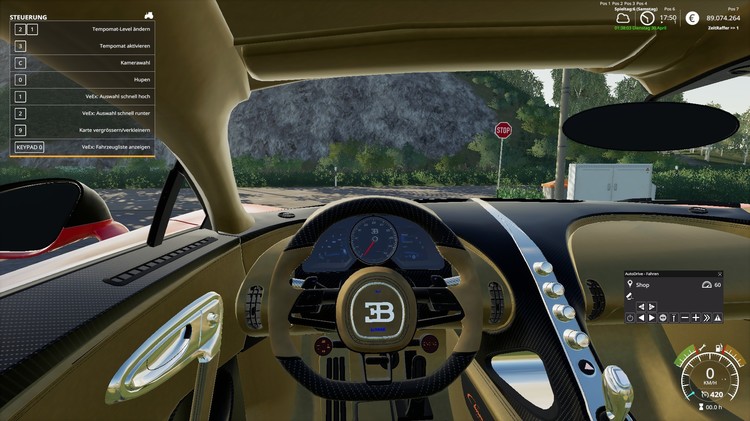Click the warning triangle AutoDrive icon

click(717, 318)
